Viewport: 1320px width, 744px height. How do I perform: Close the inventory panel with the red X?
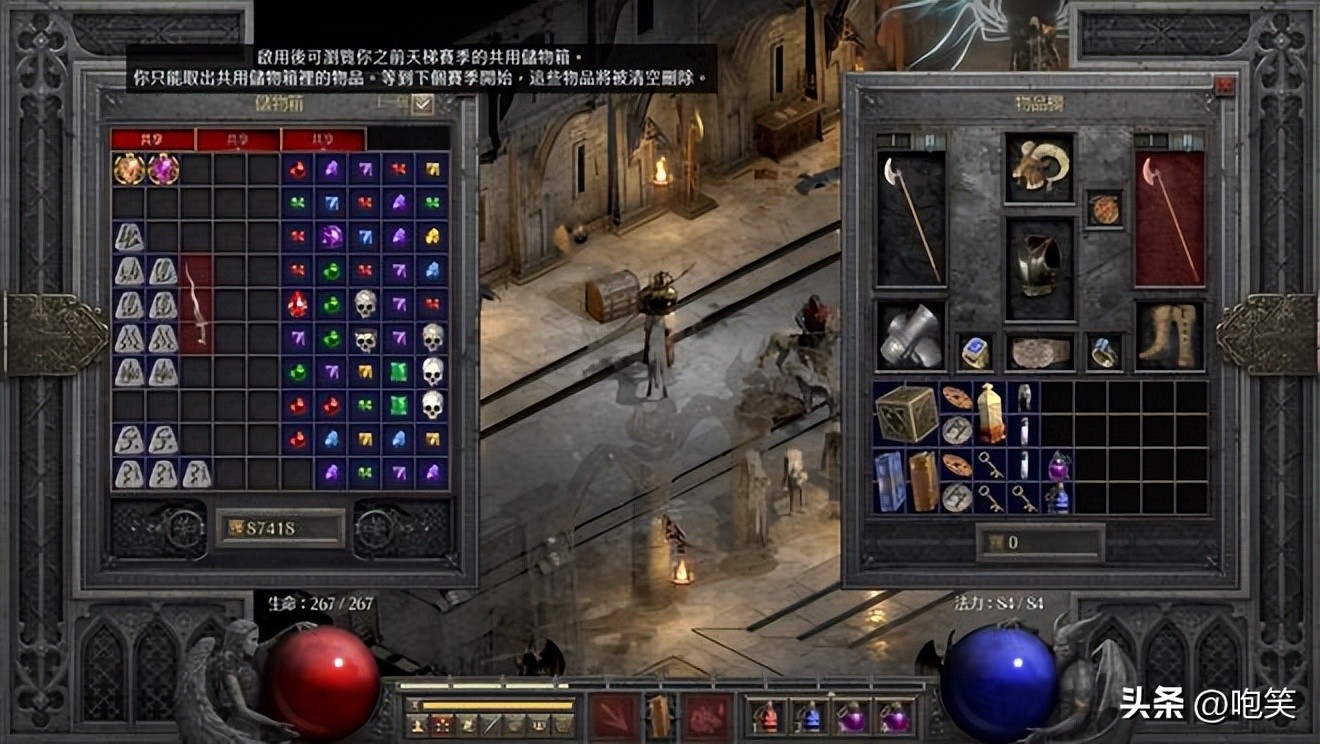(1224, 86)
